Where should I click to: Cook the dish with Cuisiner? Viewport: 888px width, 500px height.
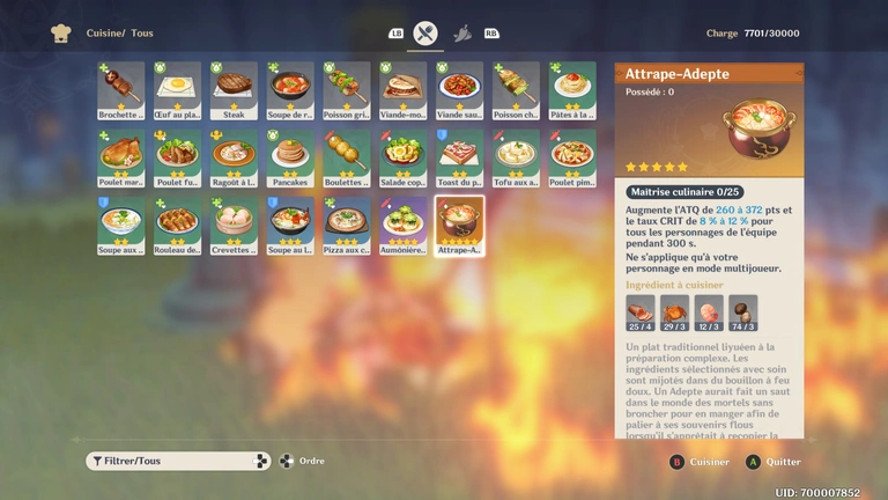click(700, 462)
